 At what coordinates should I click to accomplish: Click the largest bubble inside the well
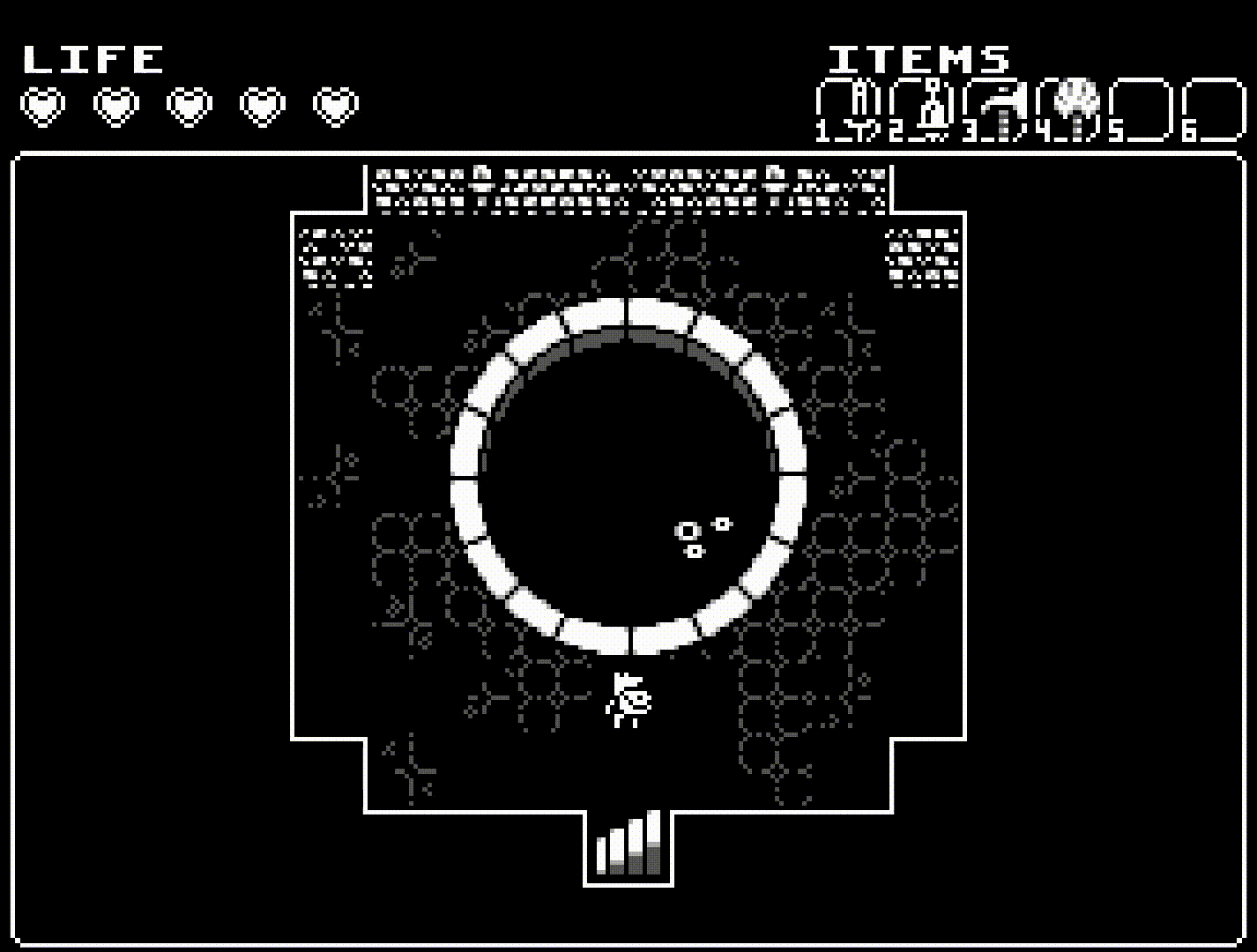point(688,532)
